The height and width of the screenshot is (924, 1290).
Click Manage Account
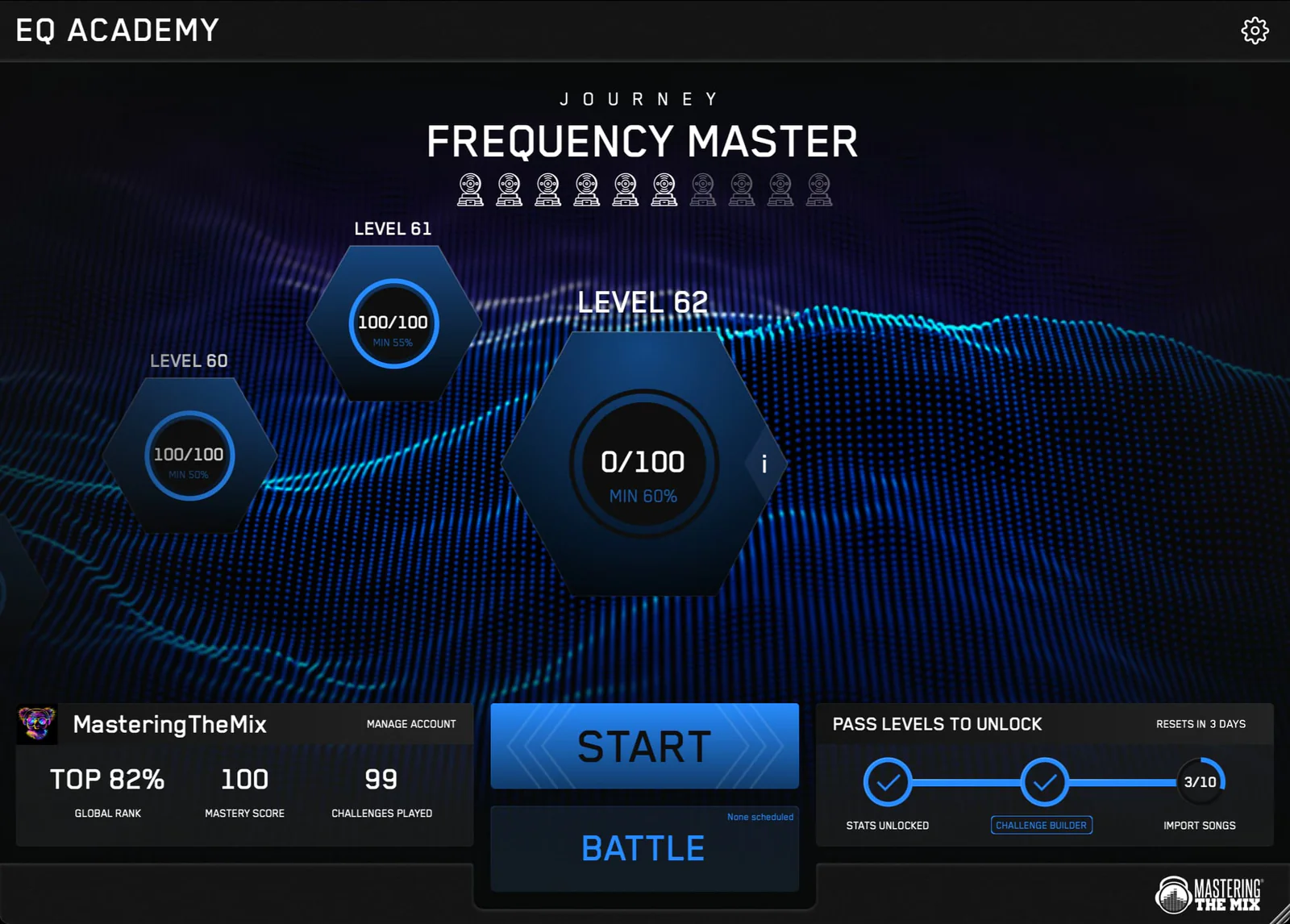click(x=411, y=724)
